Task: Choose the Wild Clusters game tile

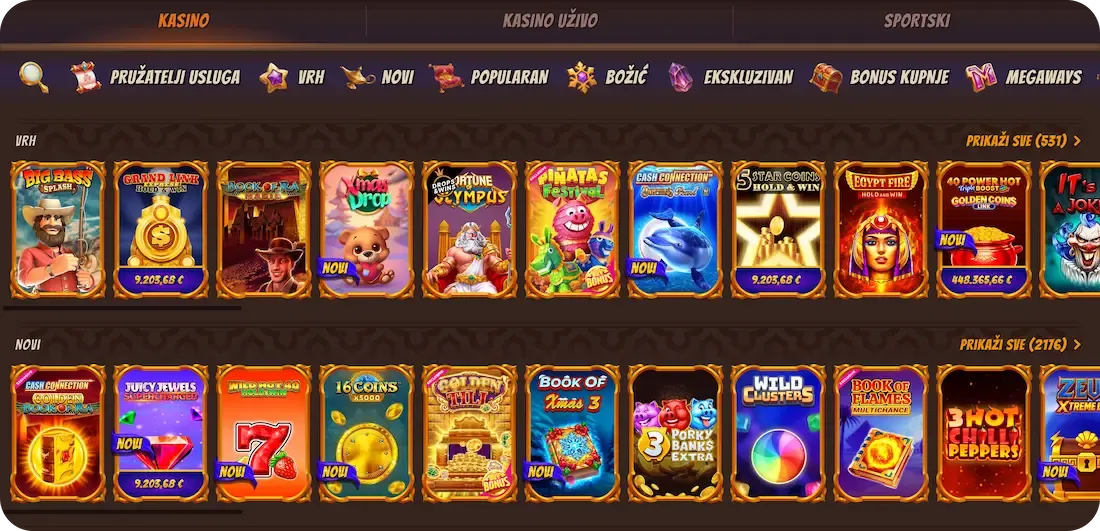Action: [778, 432]
